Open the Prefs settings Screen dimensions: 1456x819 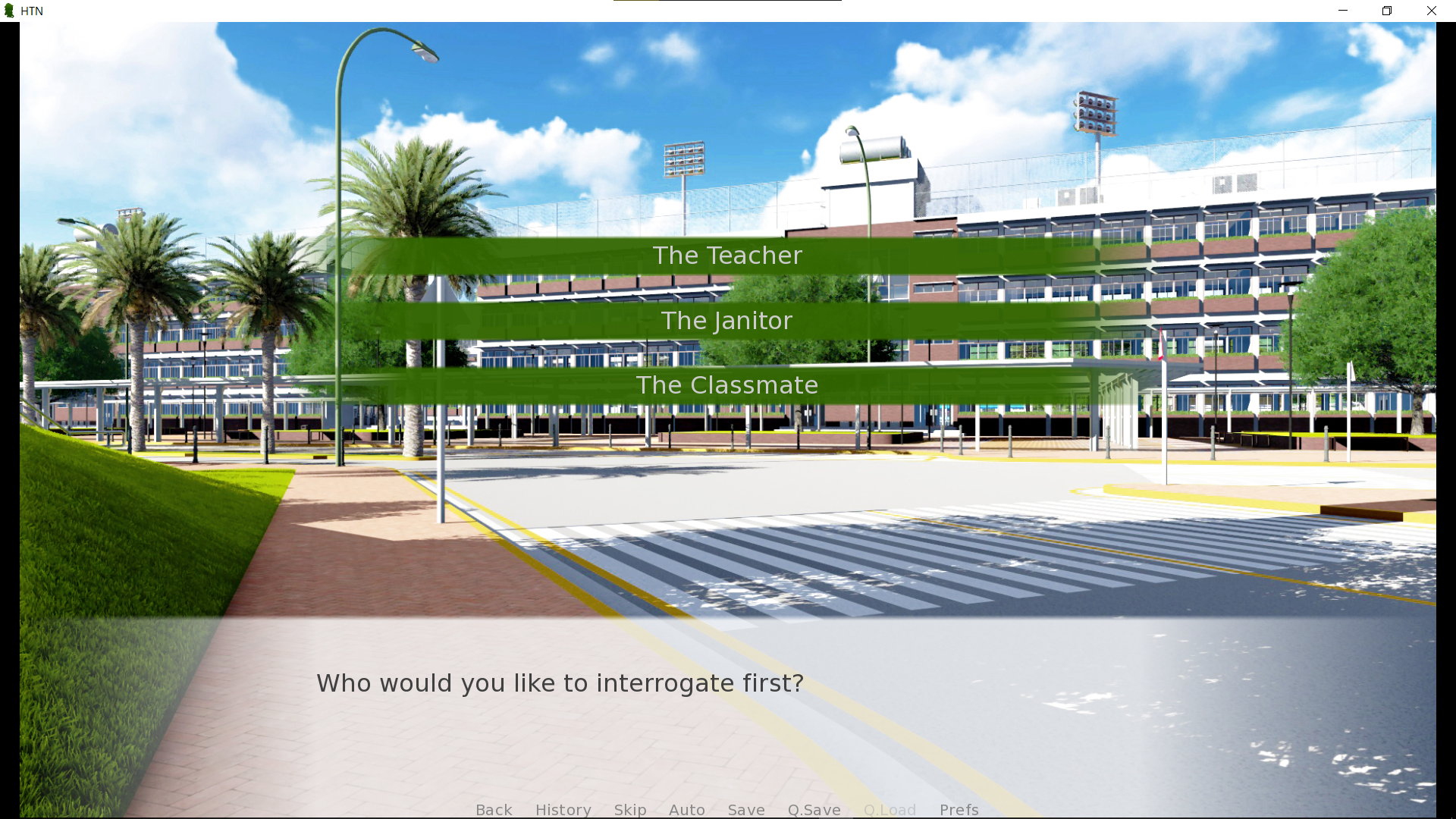tap(959, 809)
